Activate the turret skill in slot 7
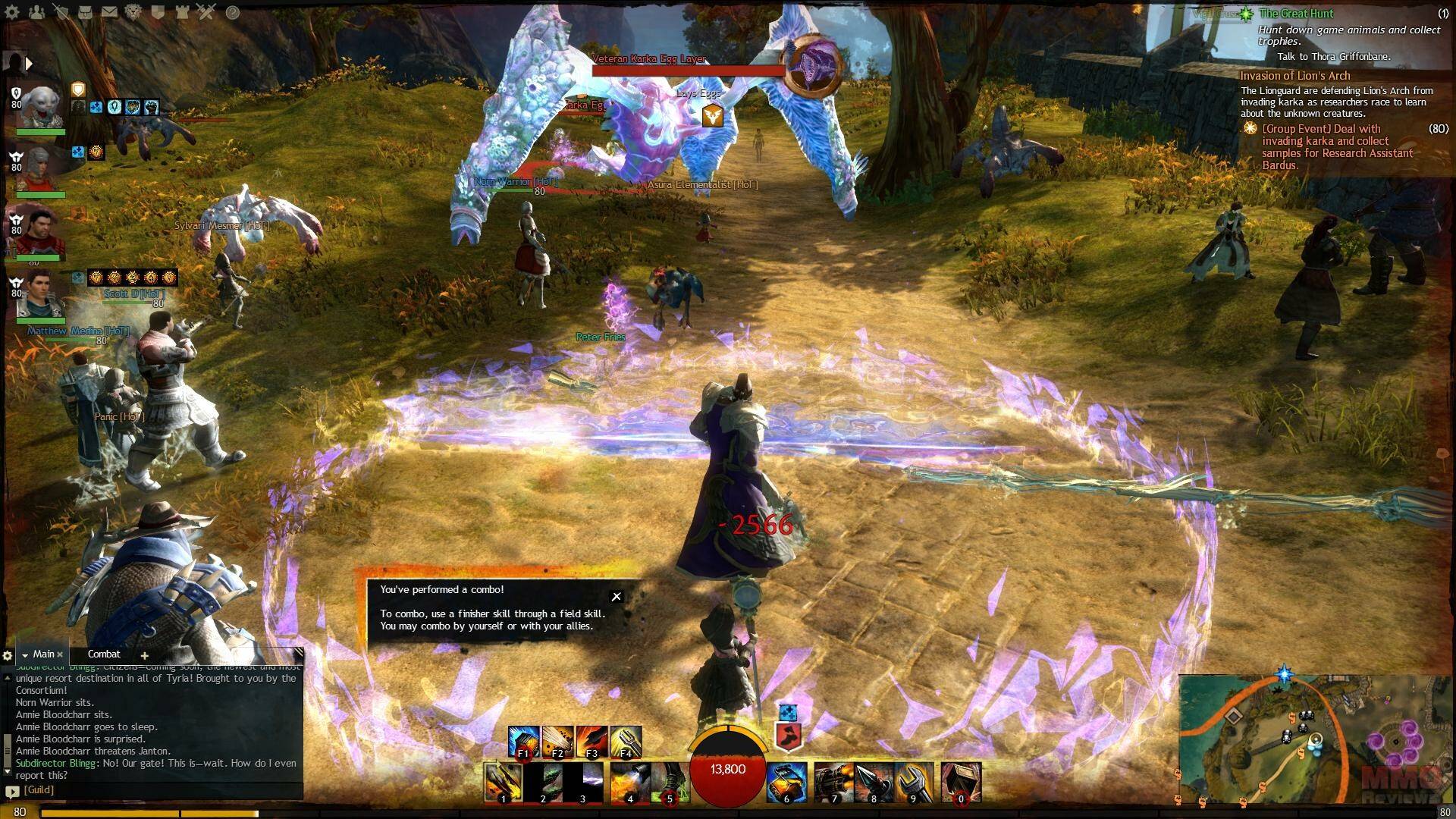This screenshot has height=819, width=1456. coord(834,782)
